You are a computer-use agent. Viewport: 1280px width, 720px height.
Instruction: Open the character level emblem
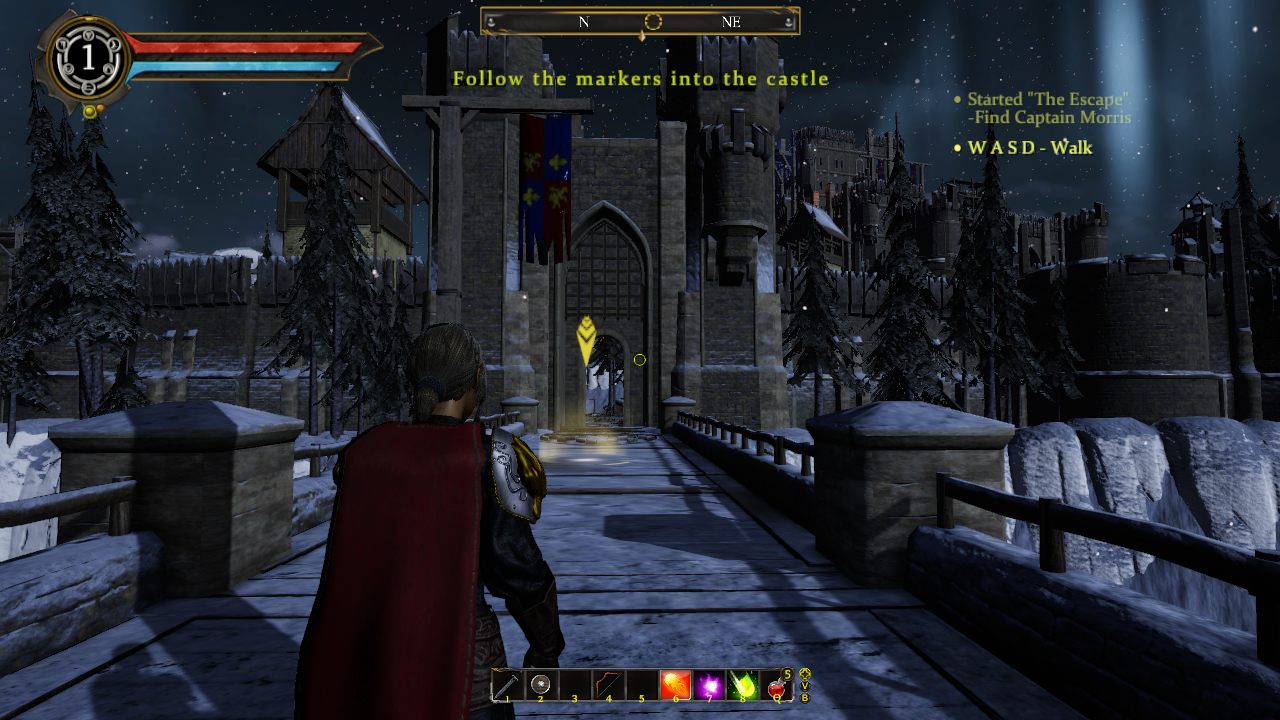[x=88, y=59]
